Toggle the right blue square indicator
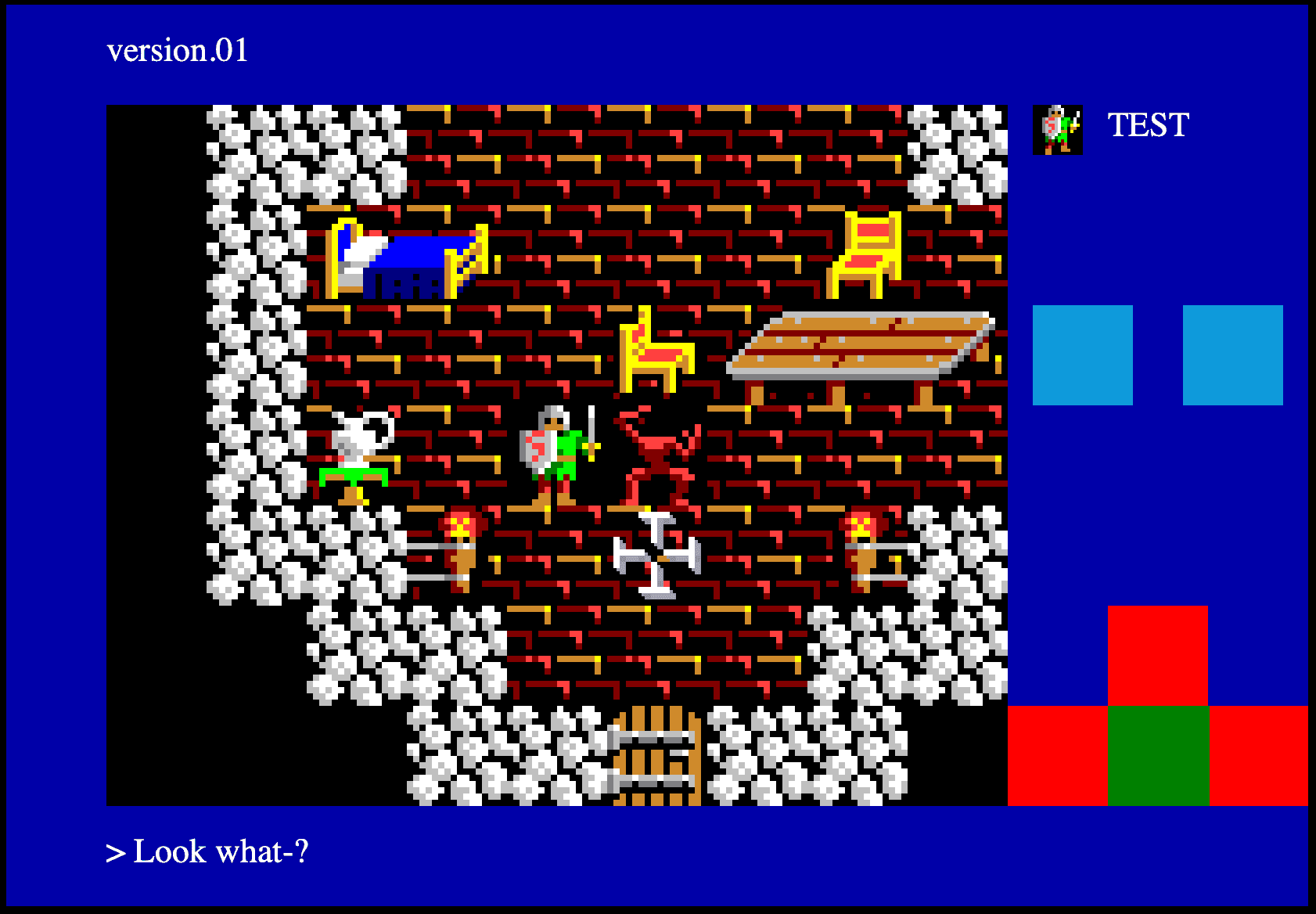The height and width of the screenshot is (914, 1316). coord(1232,354)
